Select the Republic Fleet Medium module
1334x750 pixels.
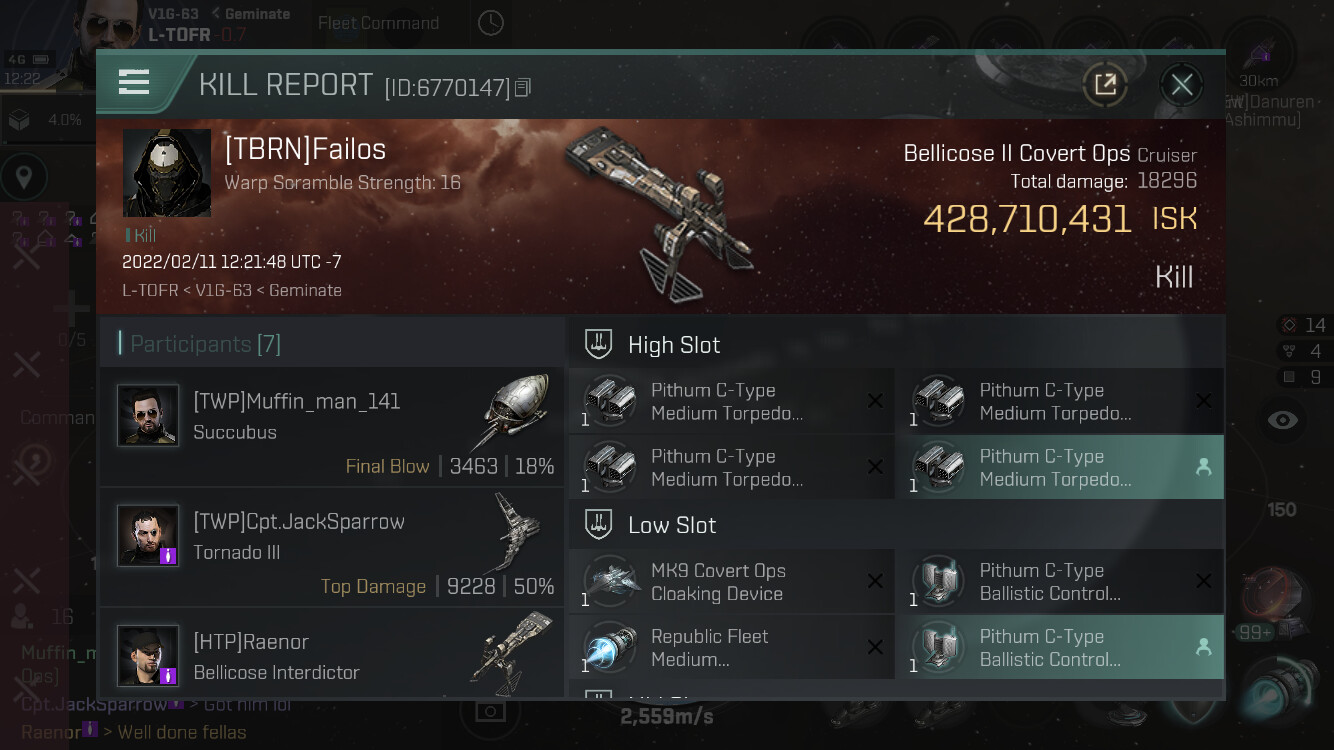(731, 648)
